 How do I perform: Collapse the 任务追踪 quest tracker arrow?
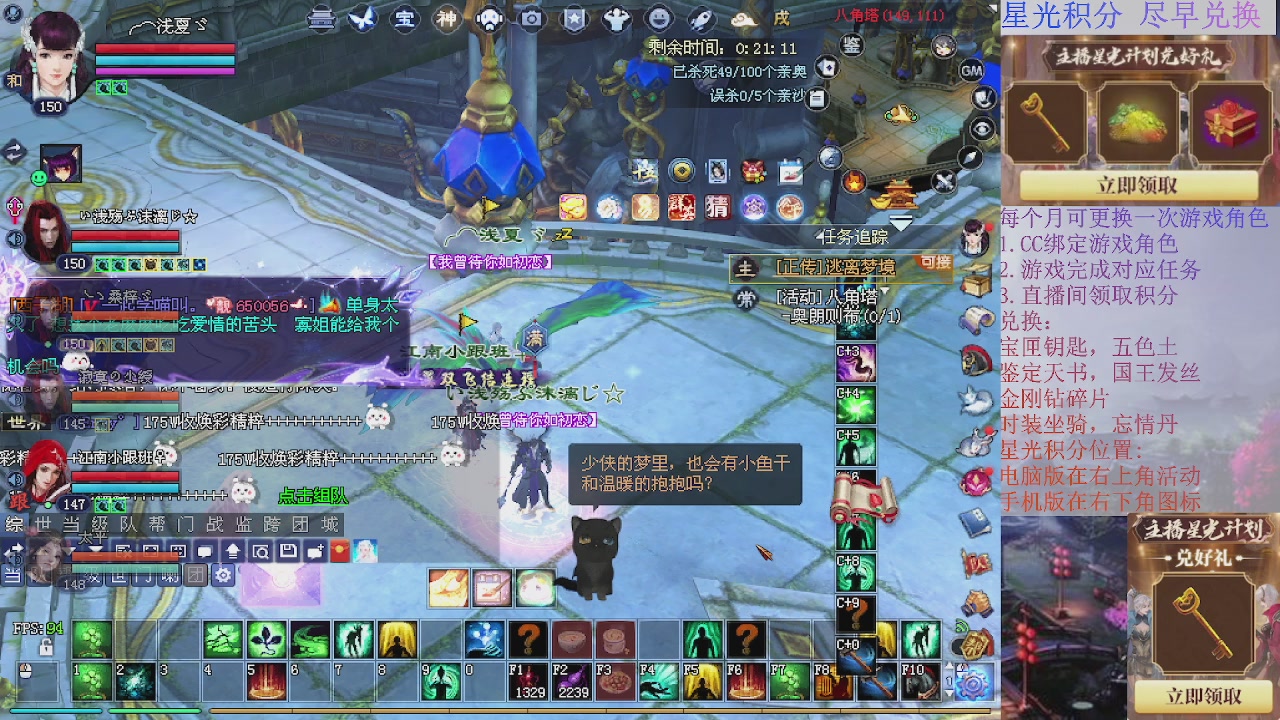[818, 235]
